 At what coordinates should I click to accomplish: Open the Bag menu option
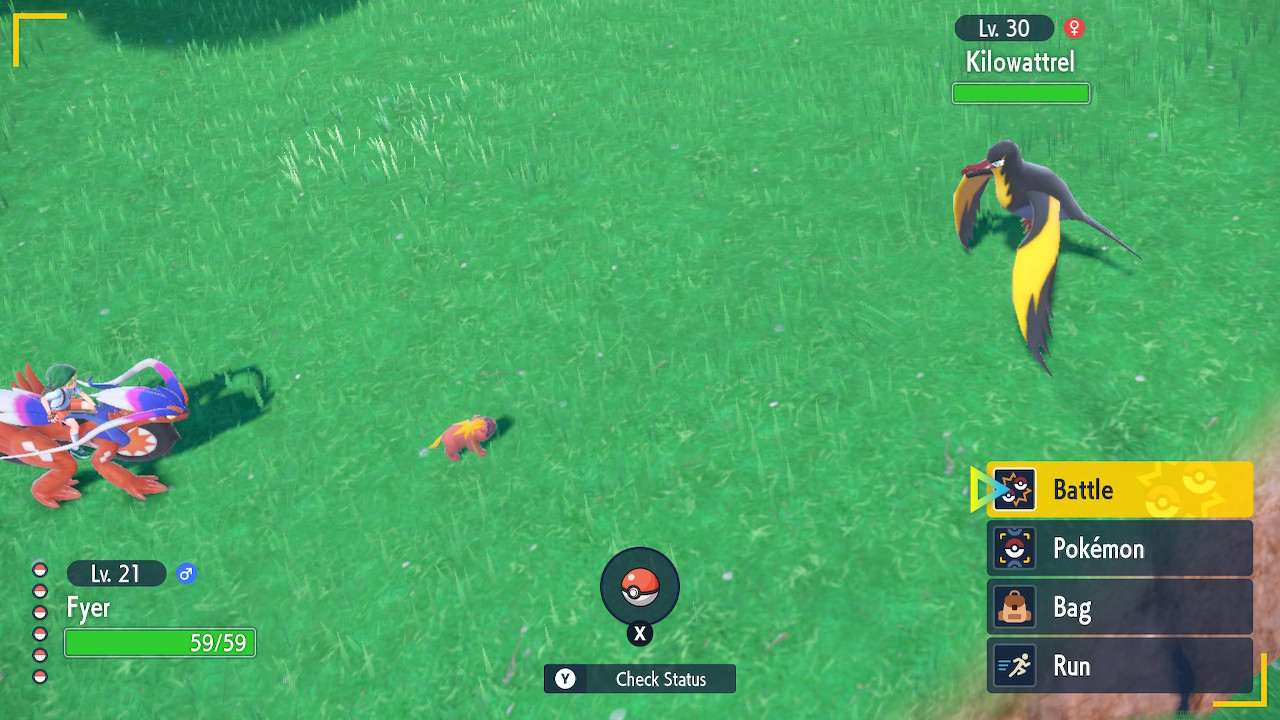[x=1119, y=608]
